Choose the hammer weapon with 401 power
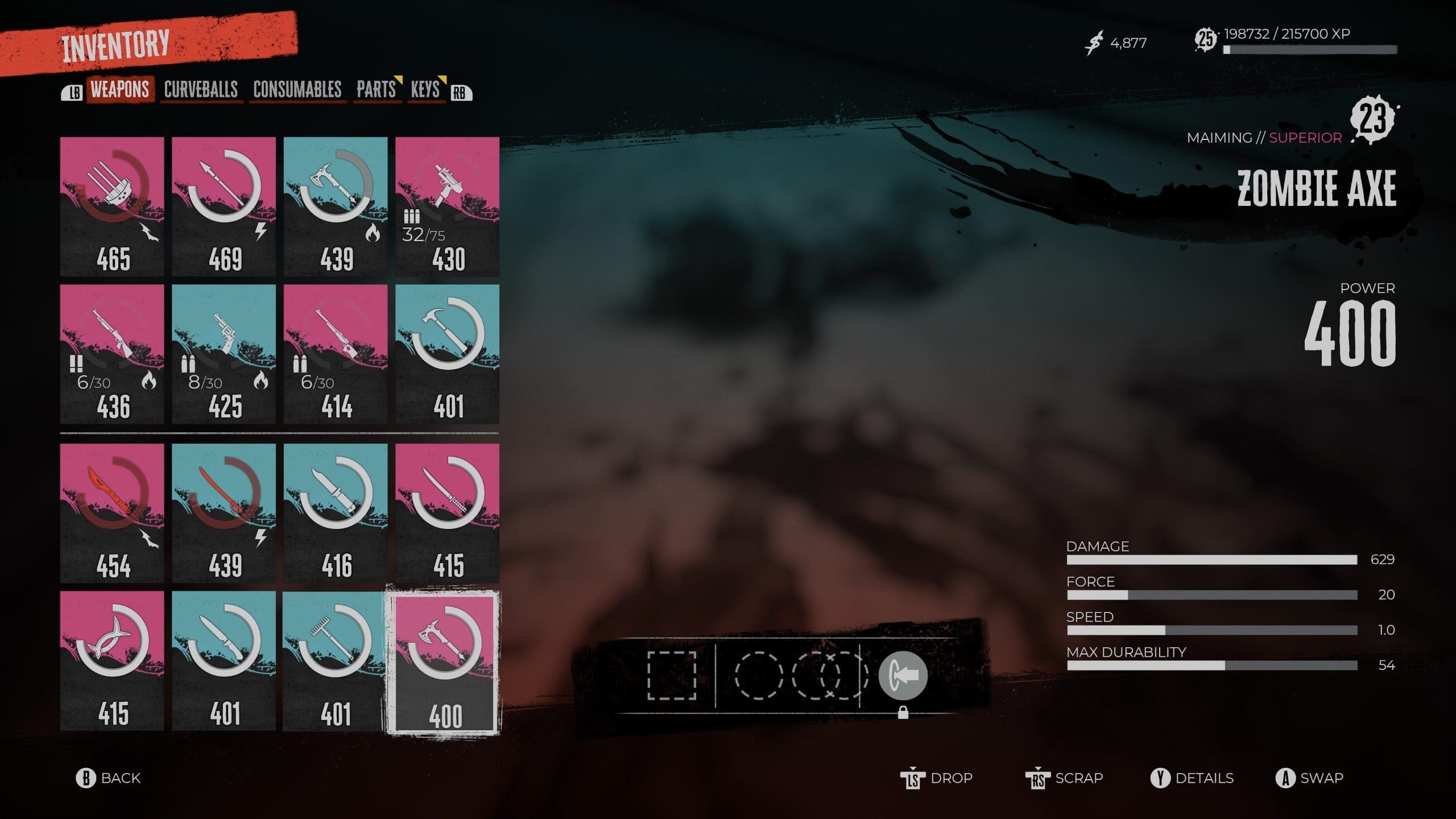 tap(448, 354)
